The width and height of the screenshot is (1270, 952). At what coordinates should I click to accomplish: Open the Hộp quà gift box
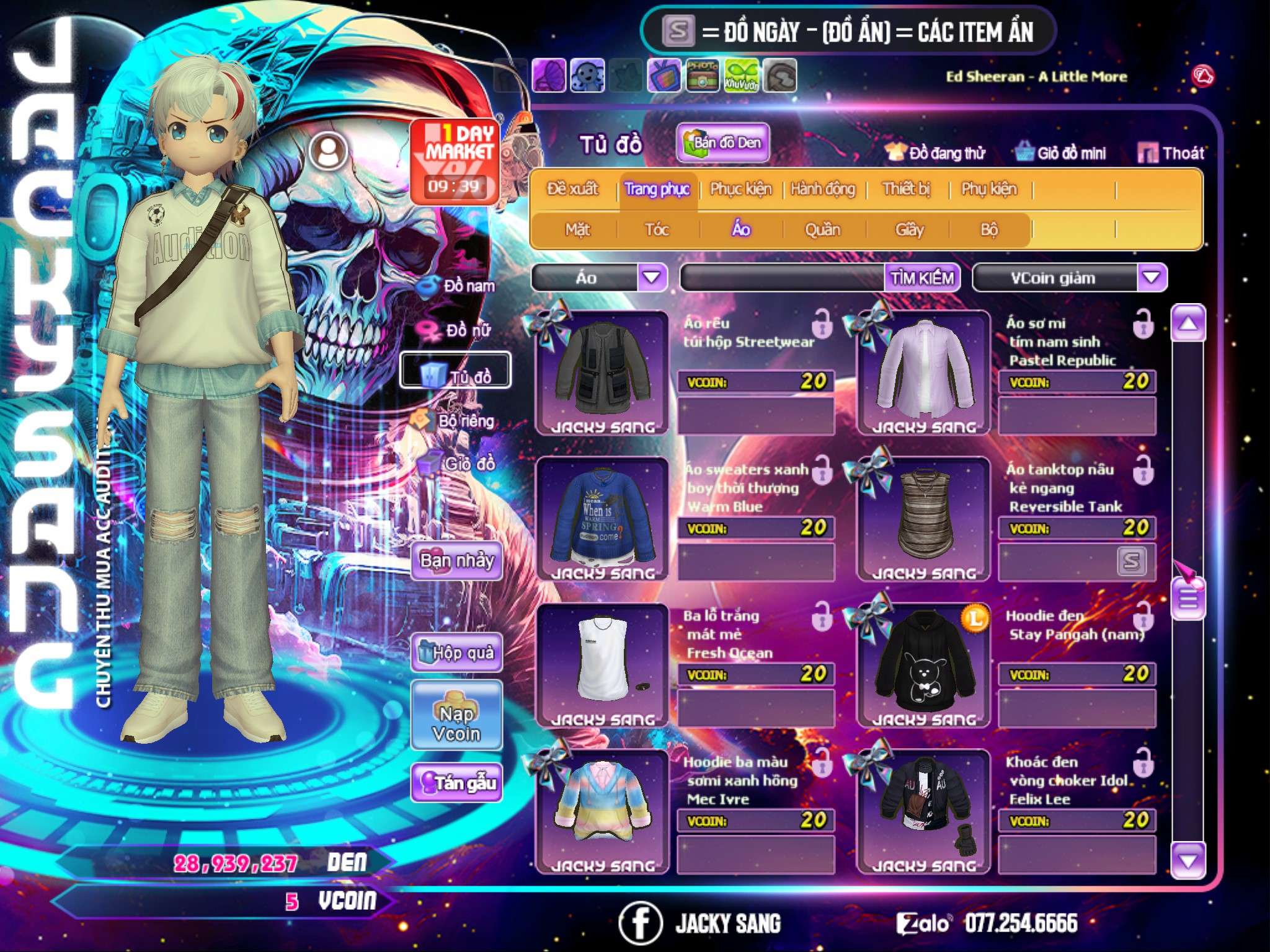click(457, 653)
